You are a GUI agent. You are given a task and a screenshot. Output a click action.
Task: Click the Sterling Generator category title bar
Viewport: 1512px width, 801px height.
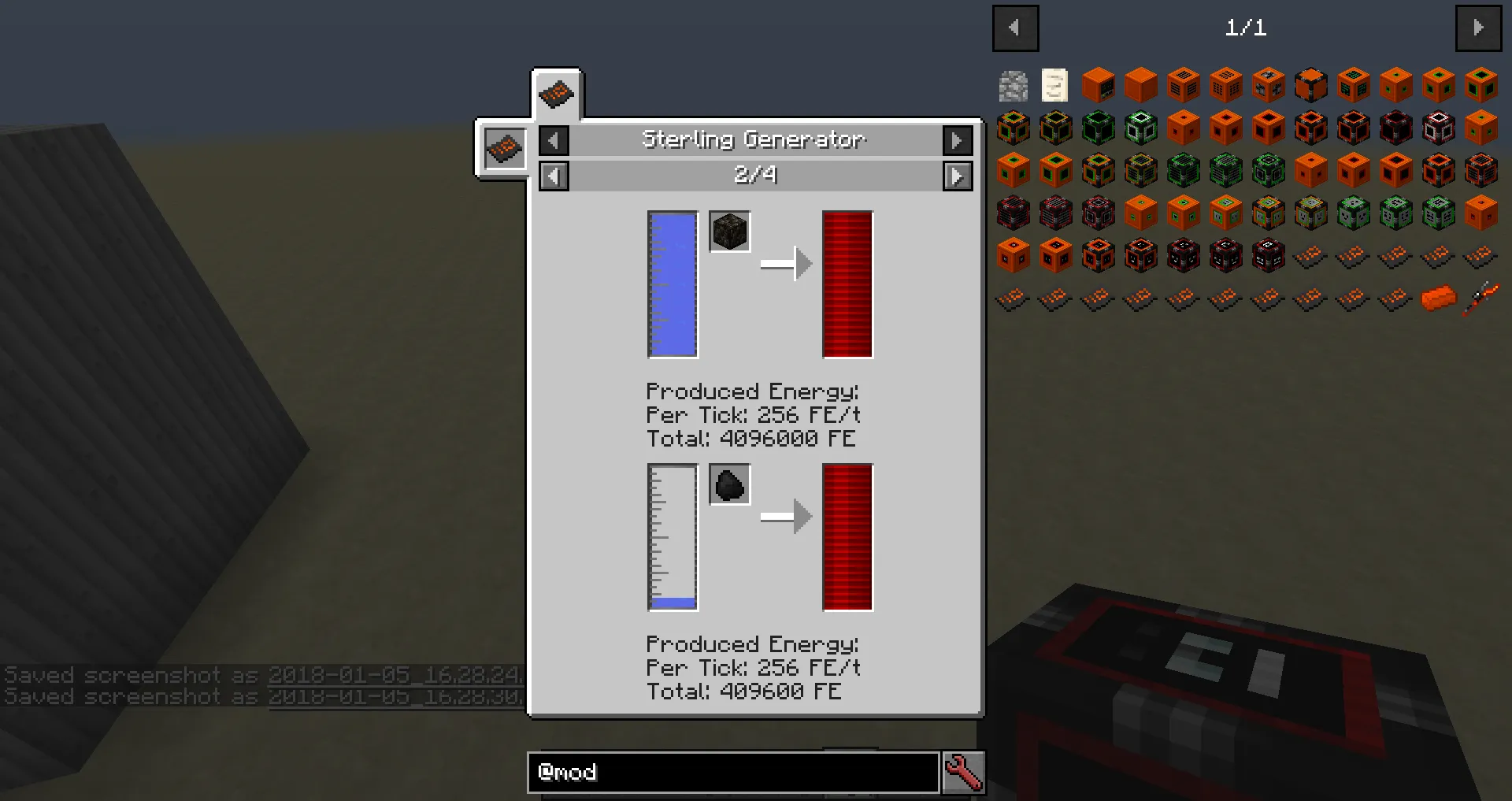coord(754,139)
